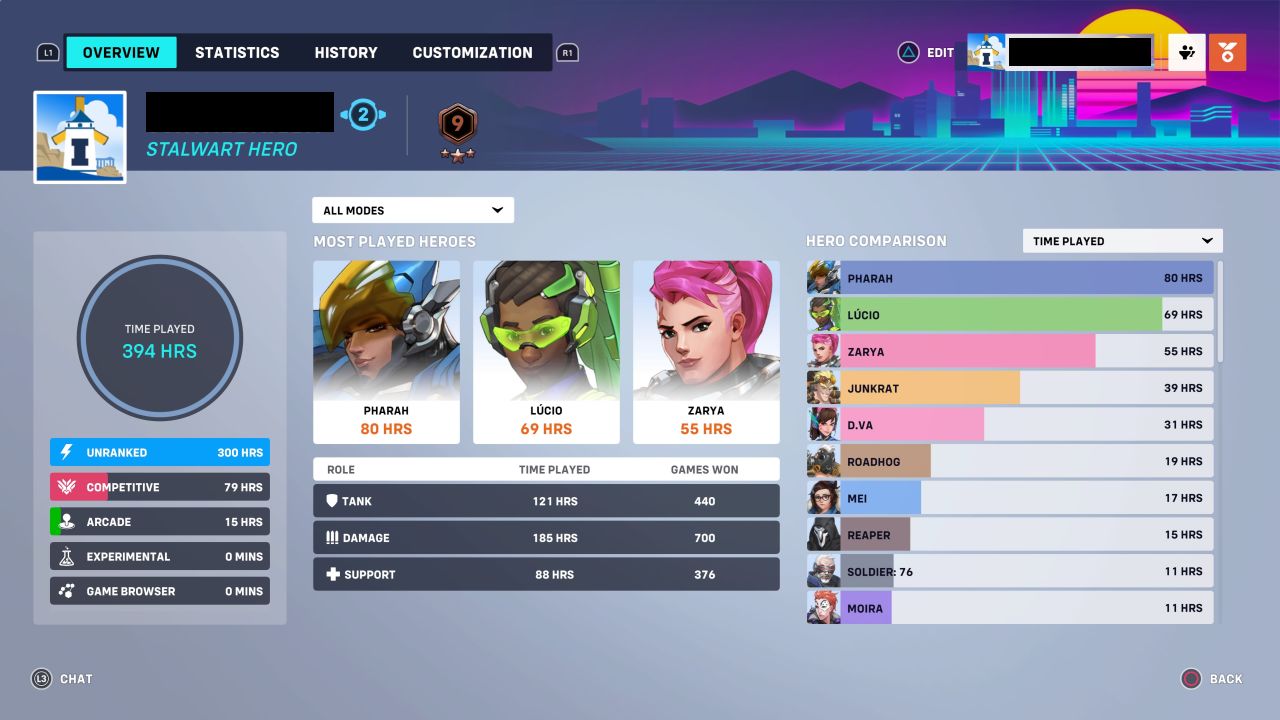Select the Game Browser molecule icon

click(65, 590)
